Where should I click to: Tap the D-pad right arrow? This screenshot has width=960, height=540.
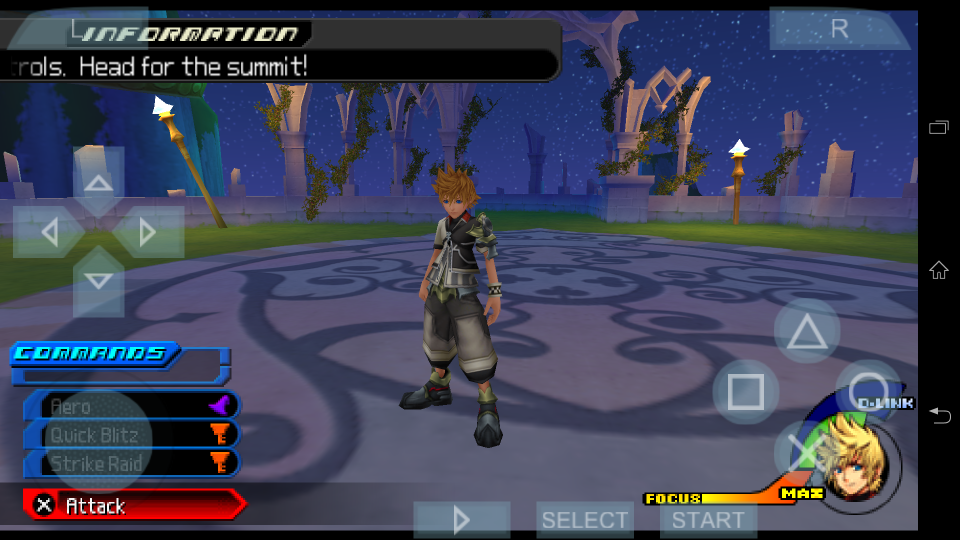click(x=148, y=233)
